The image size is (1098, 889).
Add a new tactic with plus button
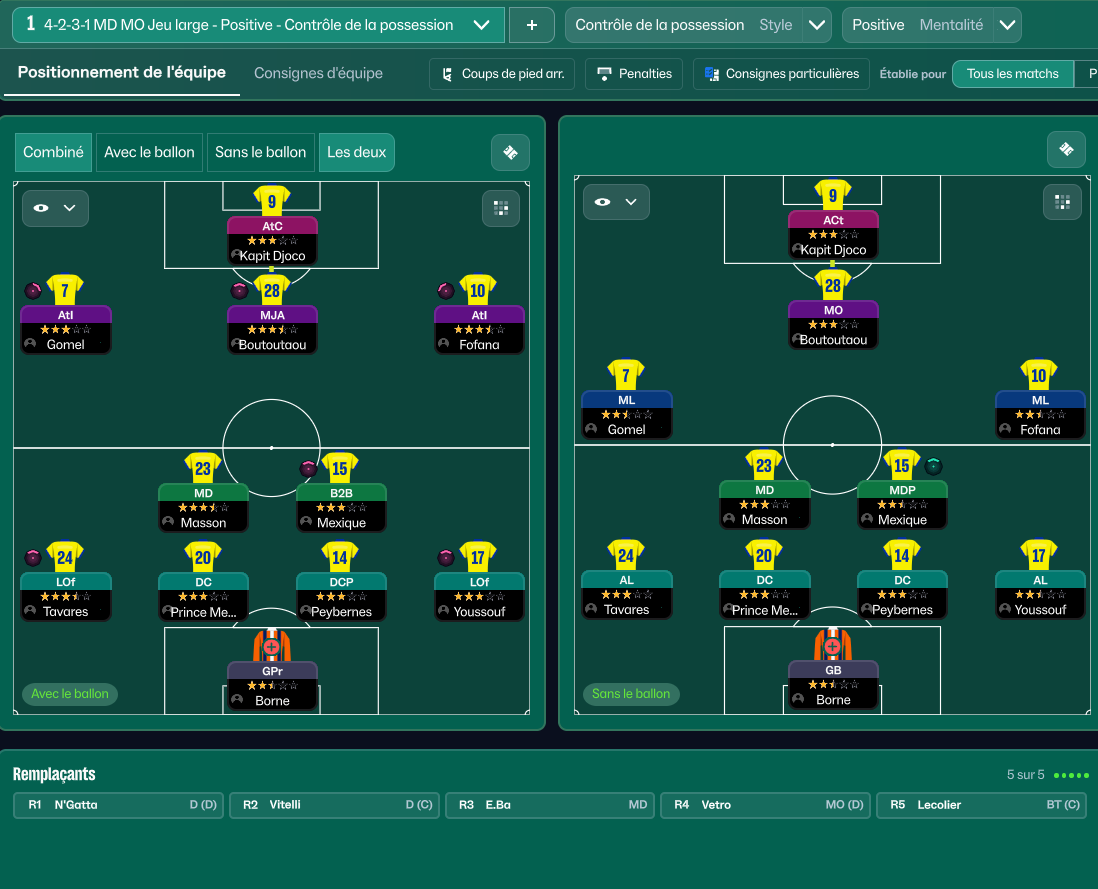pyautogui.click(x=531, y=25)
